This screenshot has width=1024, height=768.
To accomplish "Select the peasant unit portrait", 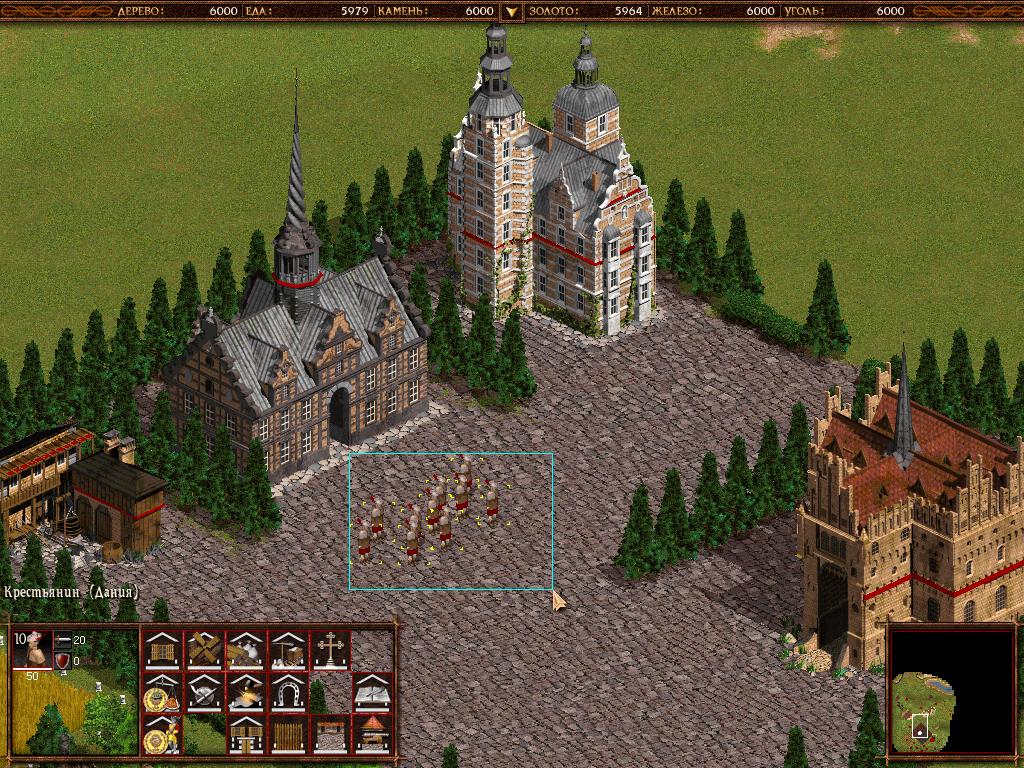I will 33,650.
